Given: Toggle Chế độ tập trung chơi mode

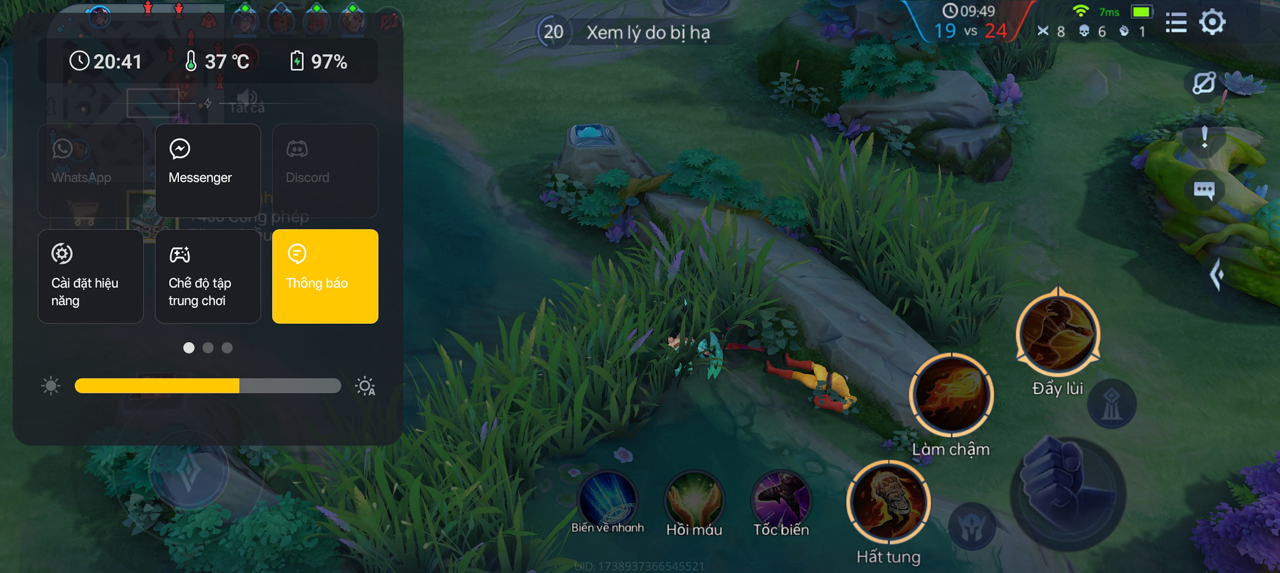Looking at the screenshot, I should [x=208, y=276].
